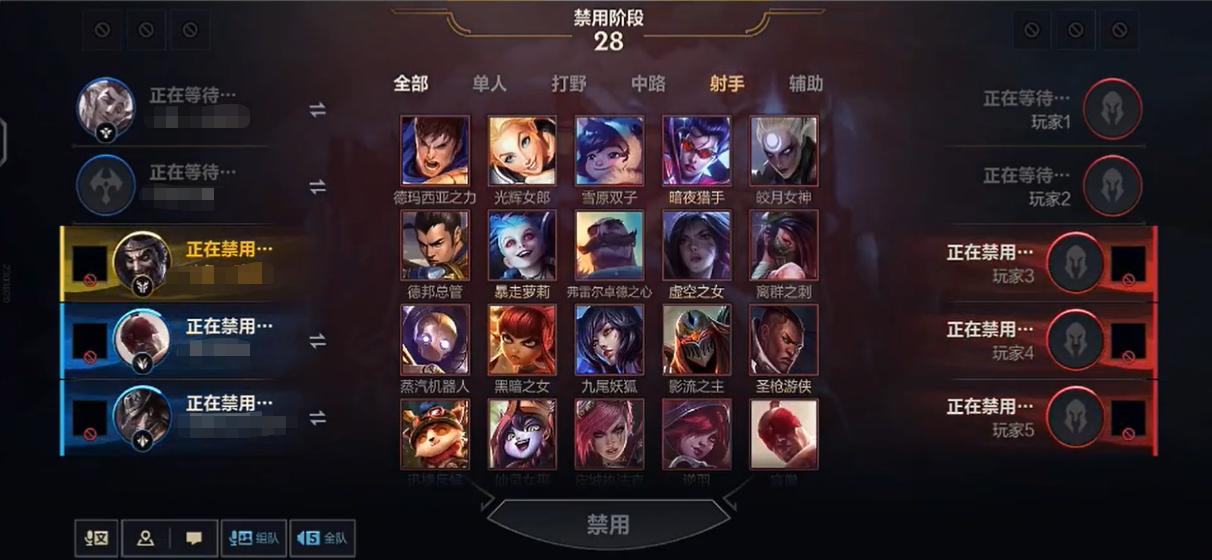Viewport: 1212px width, 560px height.
Task: Switch to the 全部 champion tab
Action: (x=411, y=84)
